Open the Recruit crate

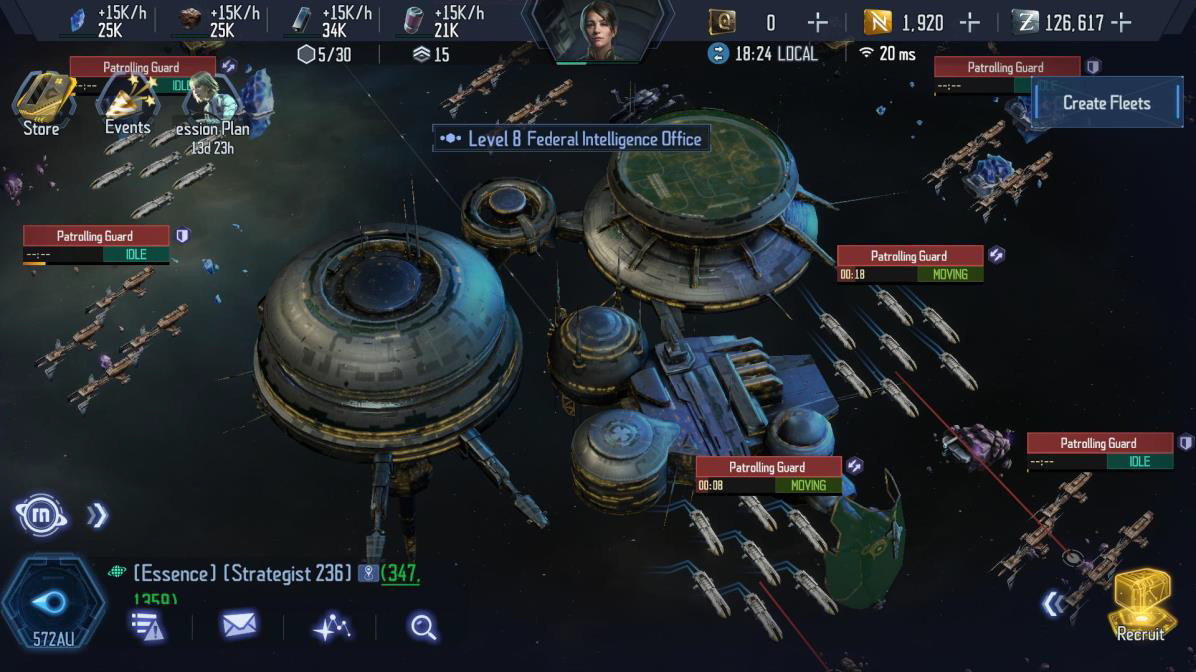click(x=1141, y=602)
